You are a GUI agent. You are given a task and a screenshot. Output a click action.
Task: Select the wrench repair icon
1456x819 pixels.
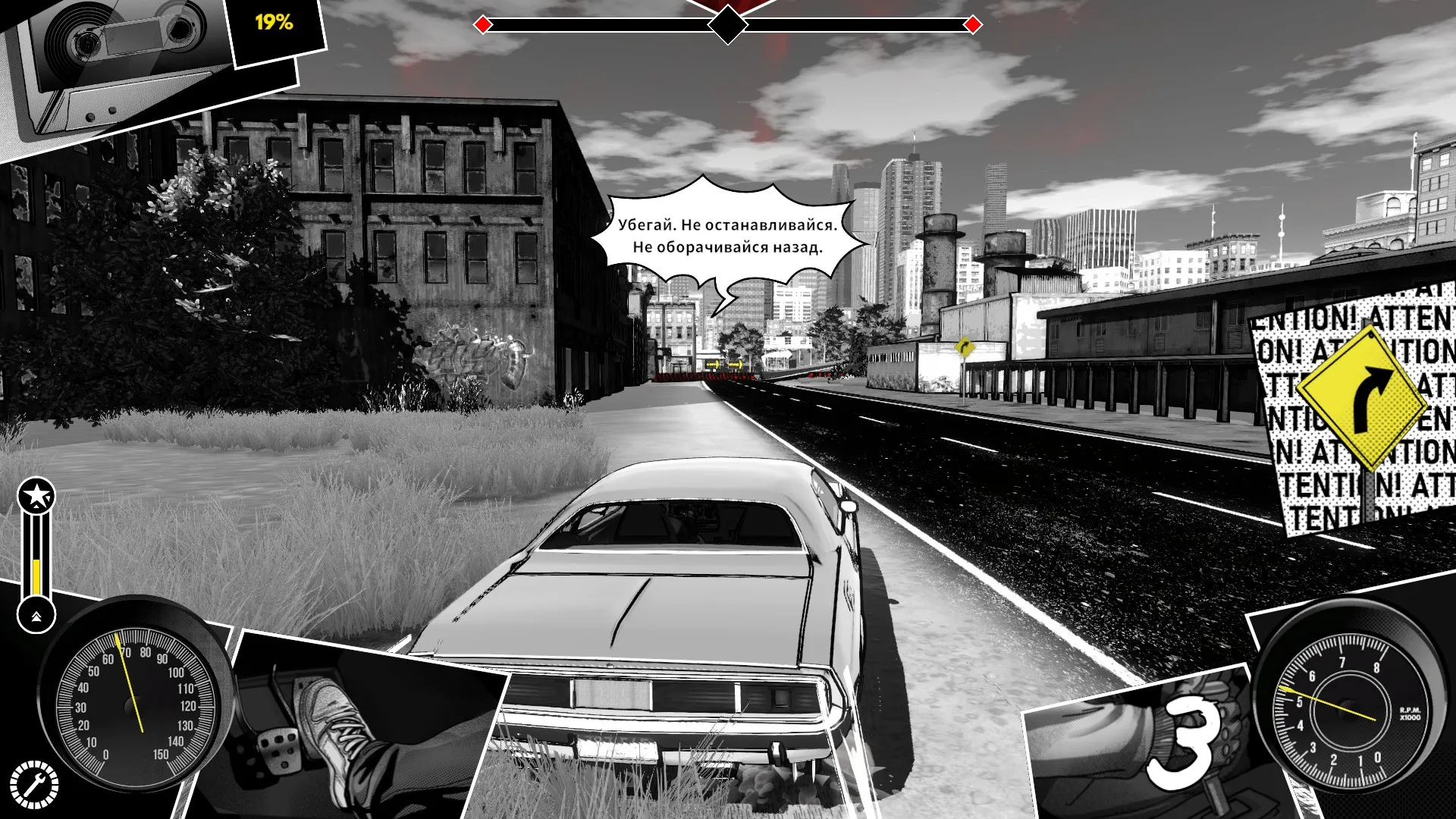click(x=34, y=784)
